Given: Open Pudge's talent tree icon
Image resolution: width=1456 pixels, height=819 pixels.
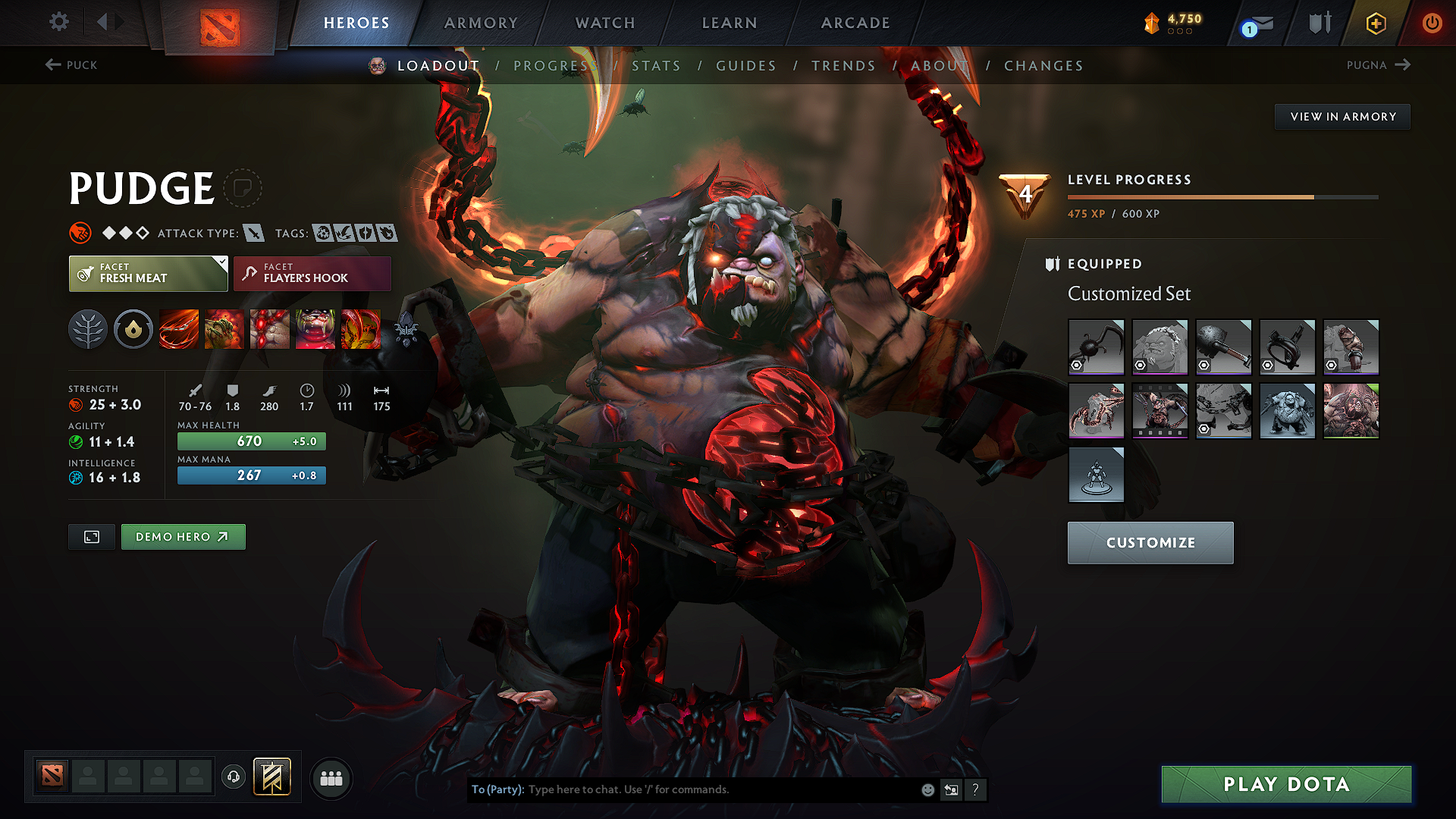Looking at the screenshot, I should click(x=88, y=329).
